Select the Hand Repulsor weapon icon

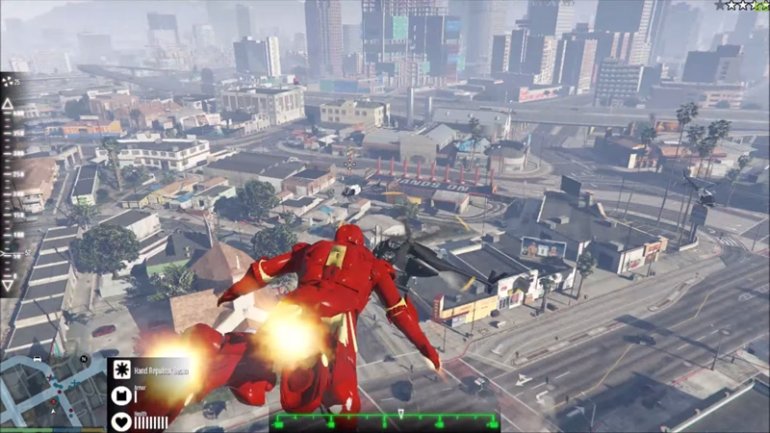pyautogui.click(x=120, y=368)
